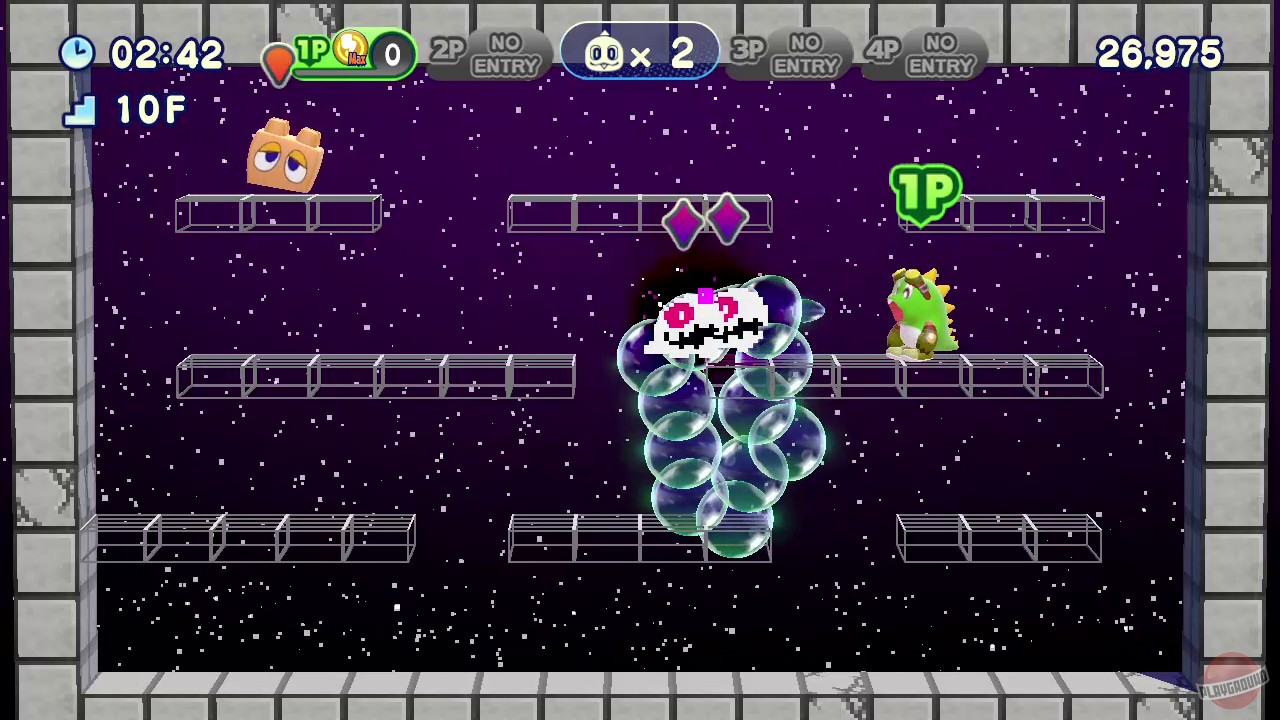Click the clock timer icon showing 02:42
Screen dimensions: 1280x720
78,54
